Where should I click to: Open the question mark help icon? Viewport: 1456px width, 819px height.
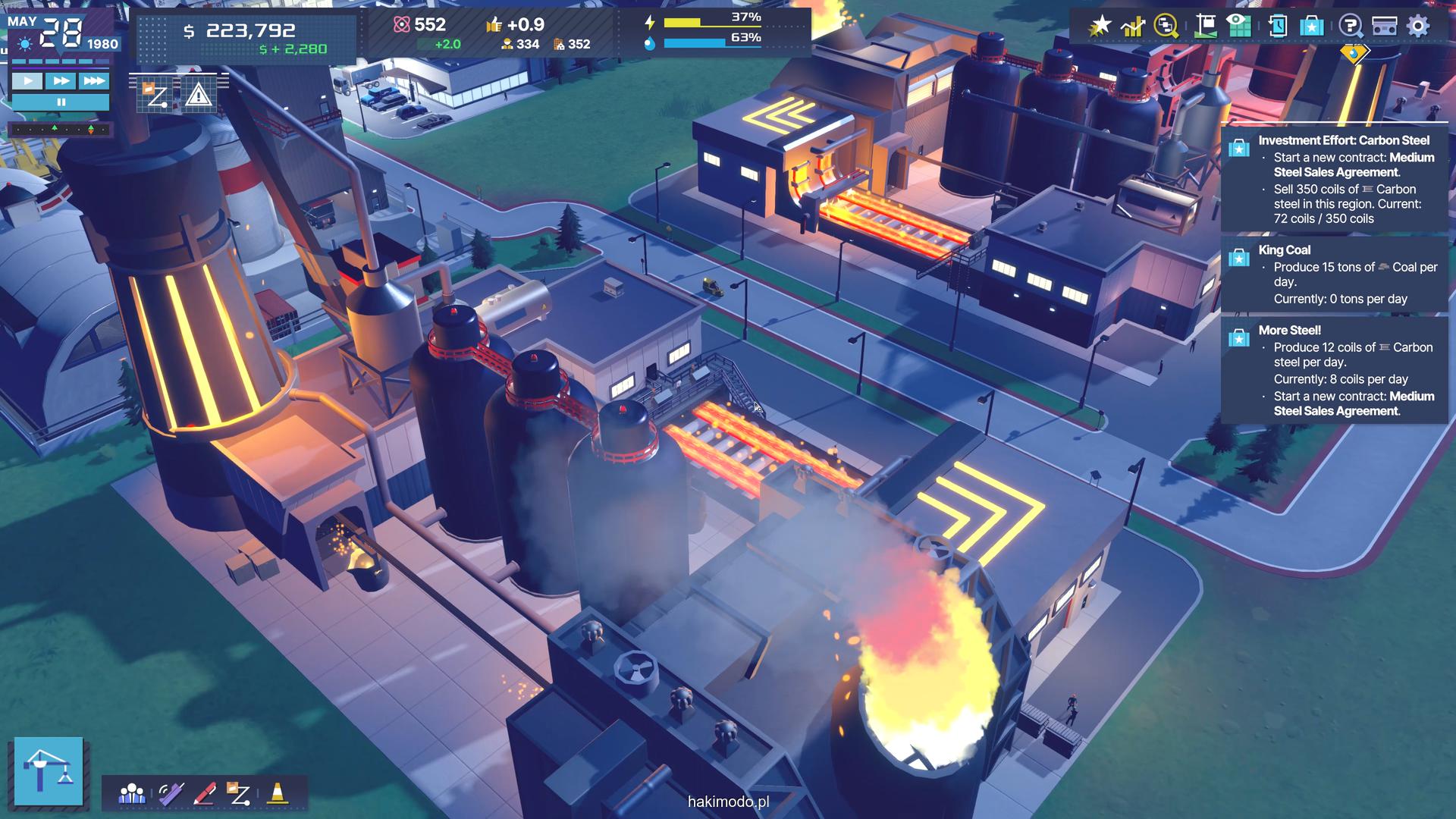coord(1351,27)
